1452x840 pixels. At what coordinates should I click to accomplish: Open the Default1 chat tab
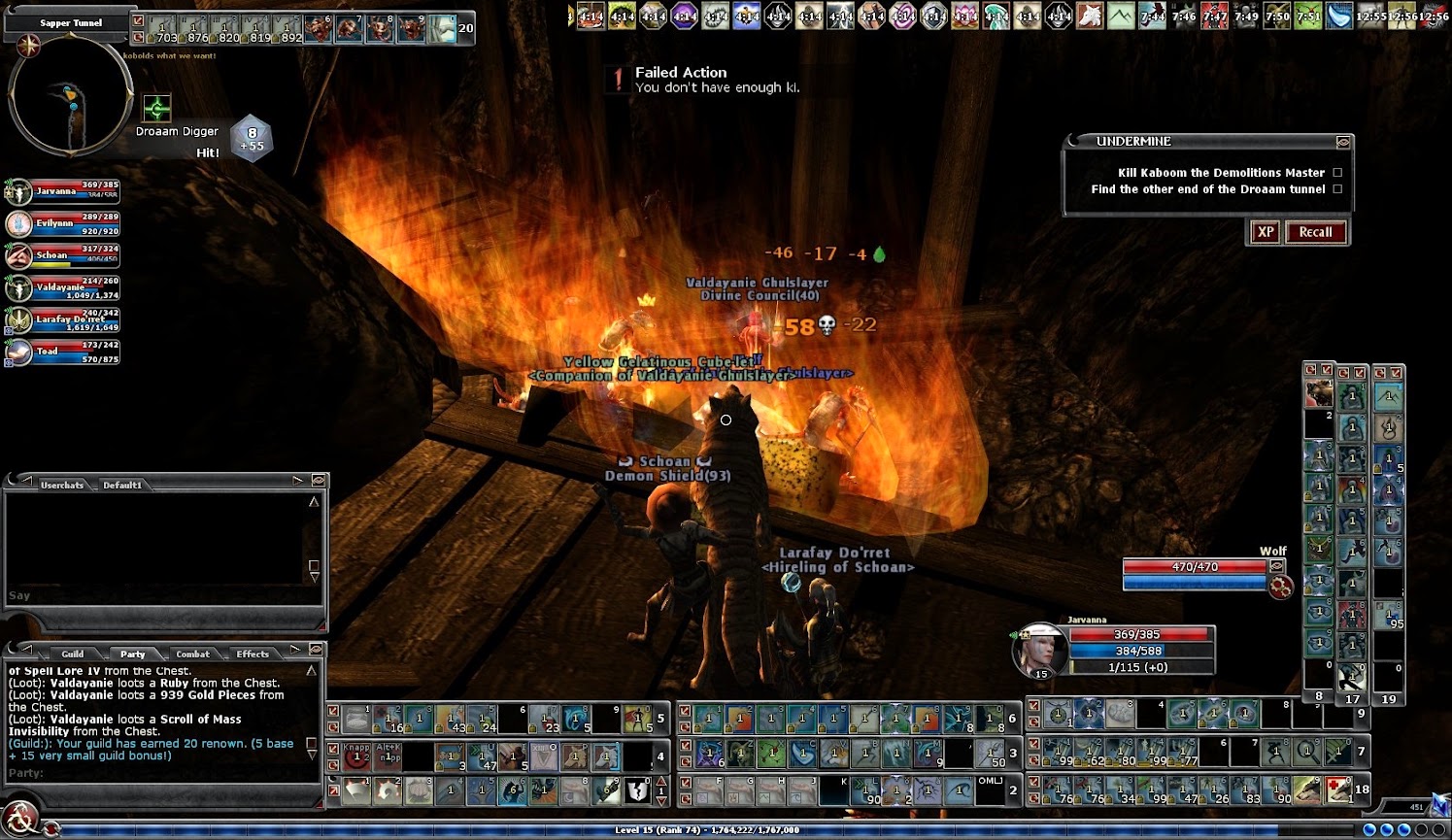122,485
